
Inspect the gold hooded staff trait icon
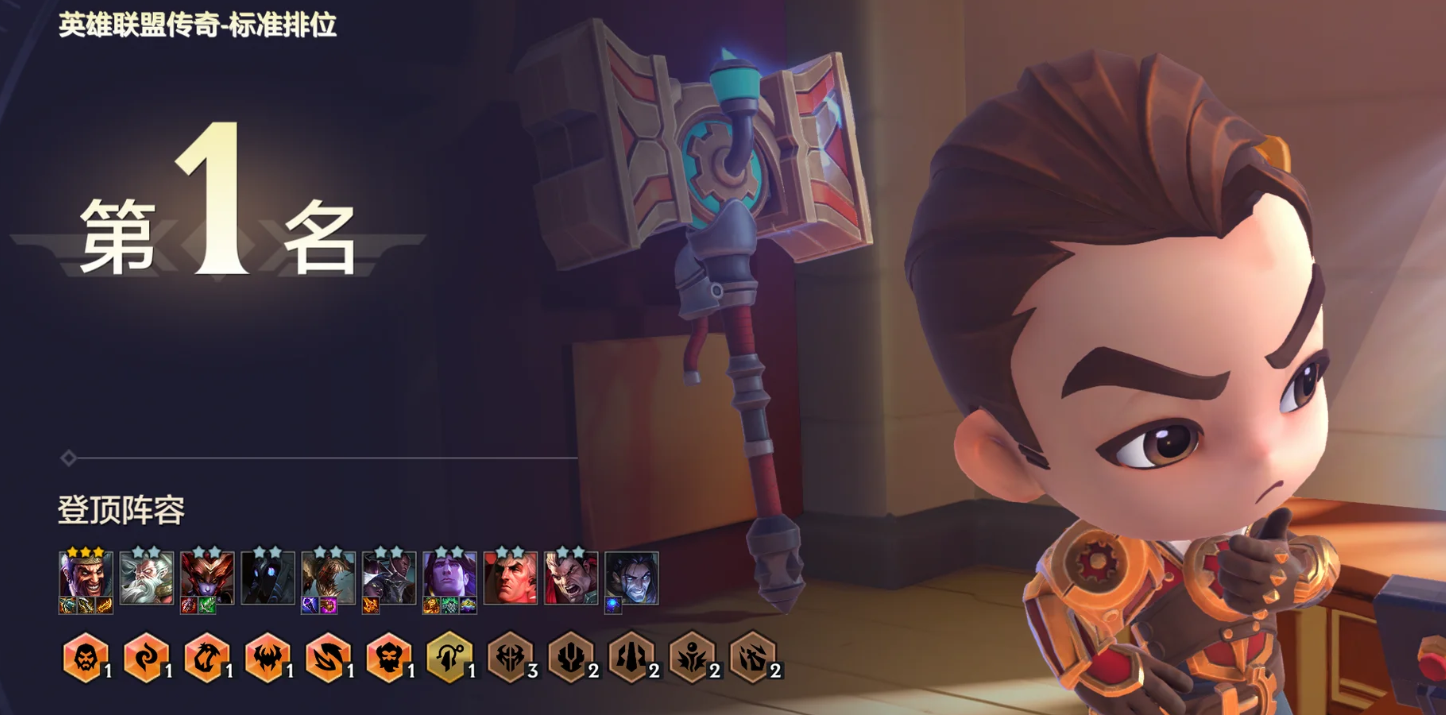[449, 657]
